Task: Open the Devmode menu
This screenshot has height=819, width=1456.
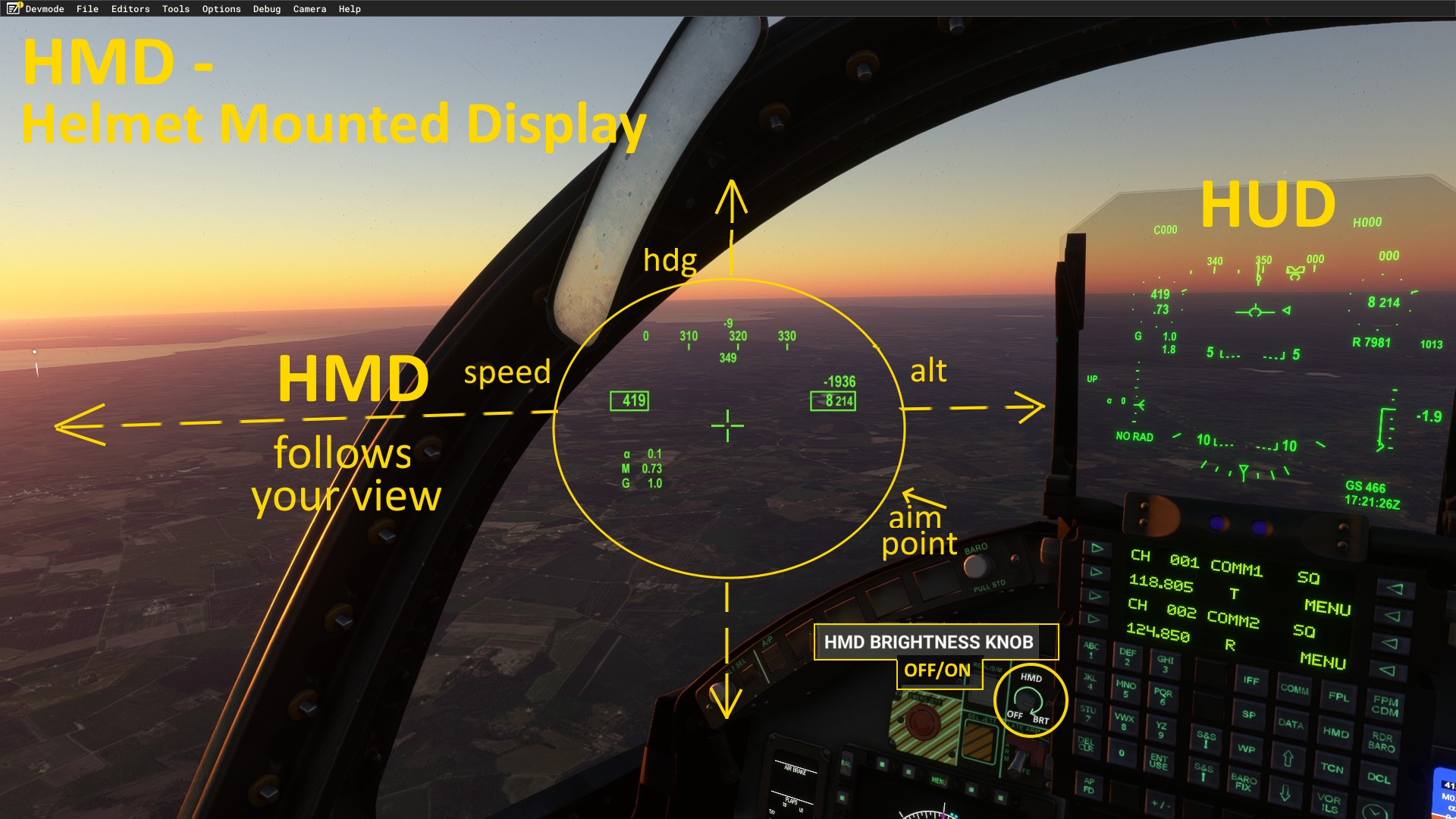Action: click(44, 9)
